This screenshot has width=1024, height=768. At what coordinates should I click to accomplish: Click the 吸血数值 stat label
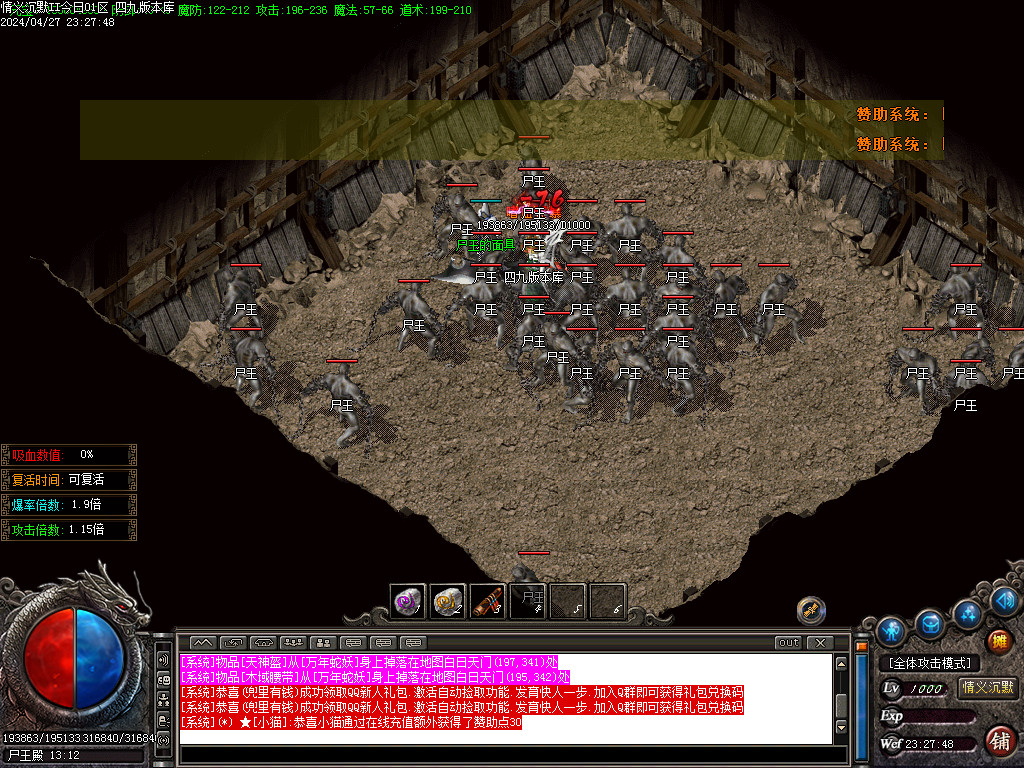(38, 454)
